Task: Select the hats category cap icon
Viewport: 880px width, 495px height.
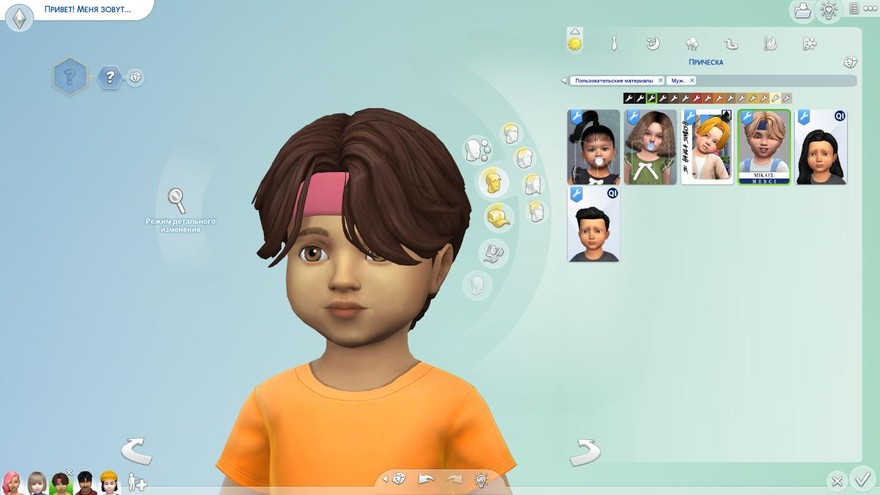Action: (x=496, y=216)
